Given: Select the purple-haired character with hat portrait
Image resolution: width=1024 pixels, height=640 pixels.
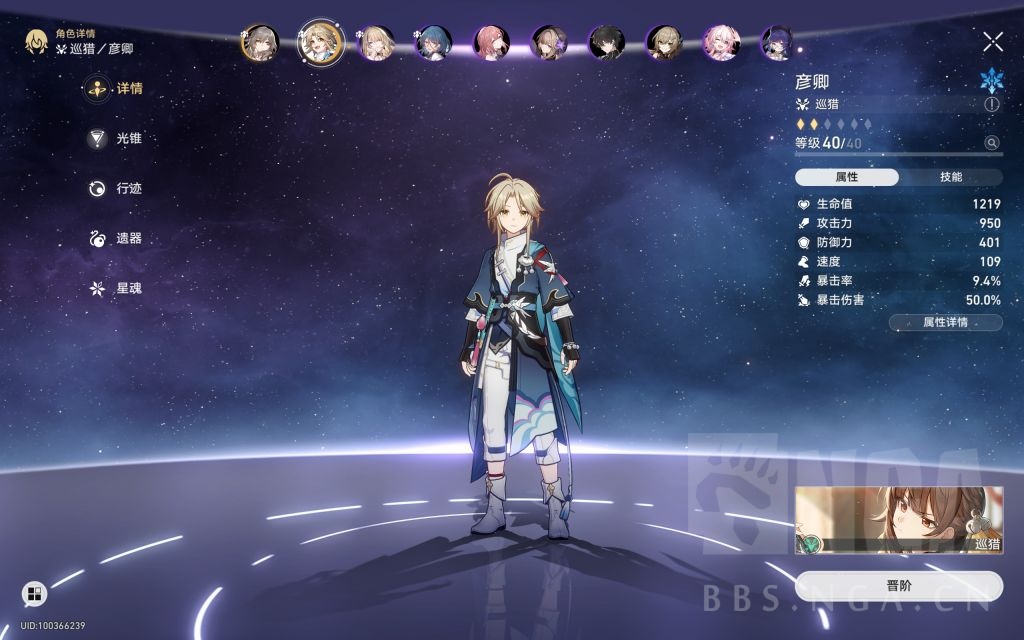Looking at the screenshot, I should pyautogui.click(x=779, y=42).
